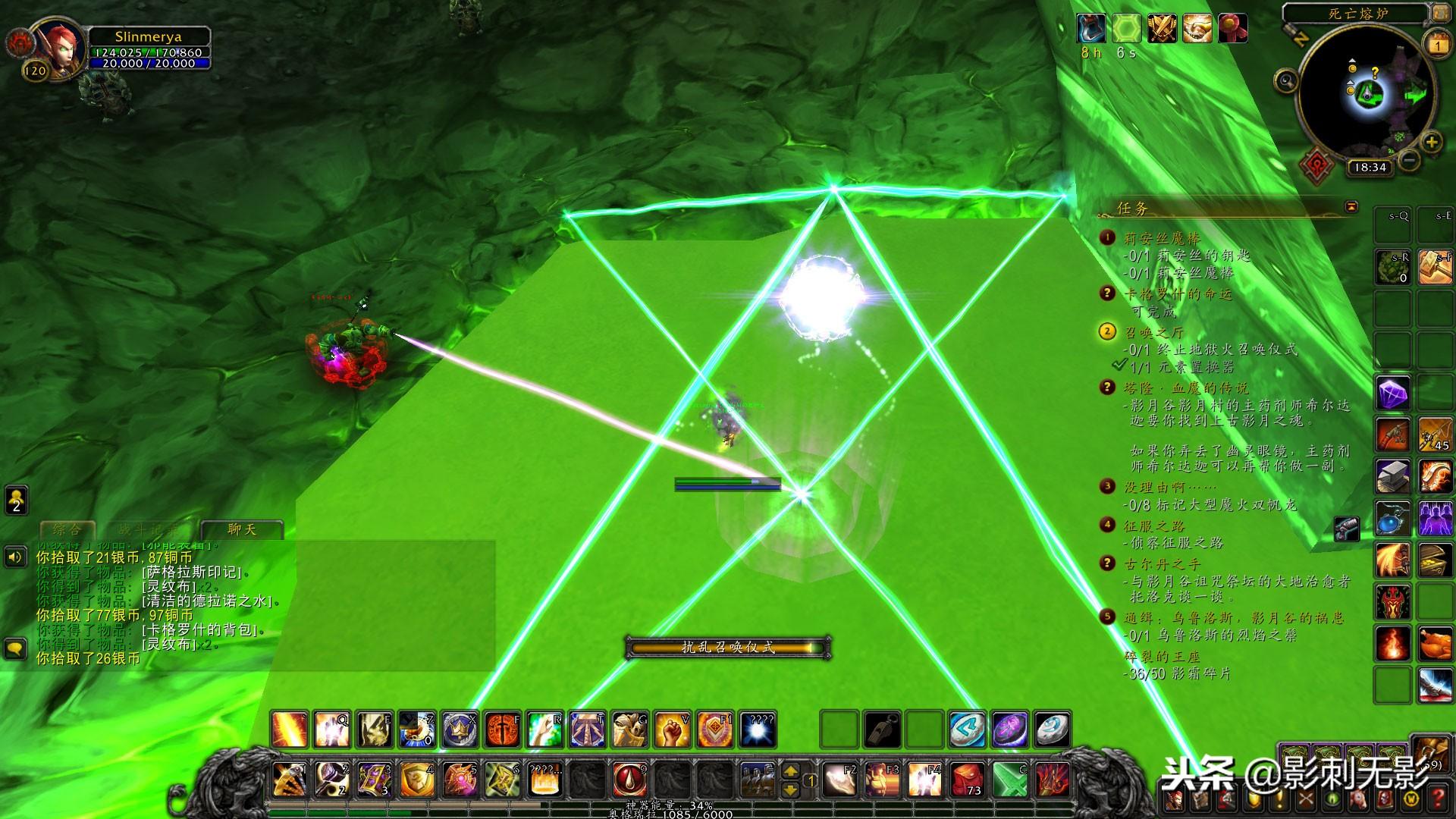Zoom in the minimap with plus button
Screen dimensions: 1456x819
(x=1431, y=142)
